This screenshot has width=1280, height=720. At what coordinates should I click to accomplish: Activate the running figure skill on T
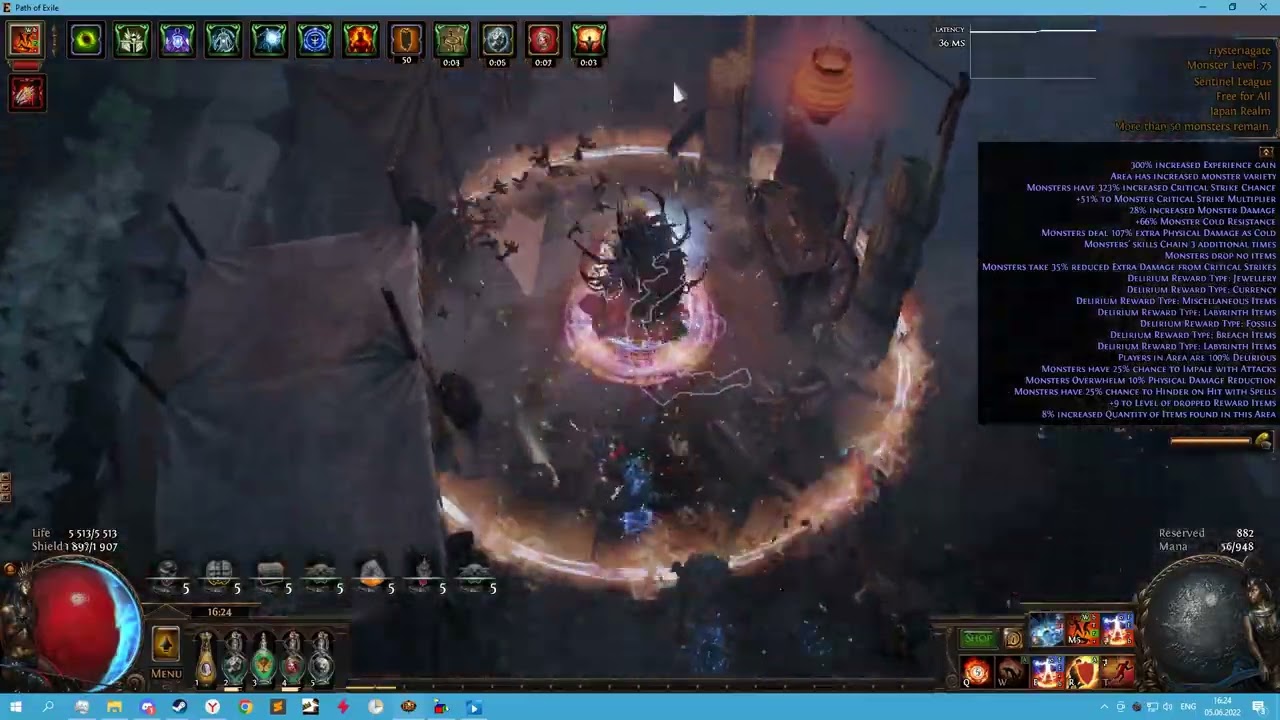coord(1118,672)
